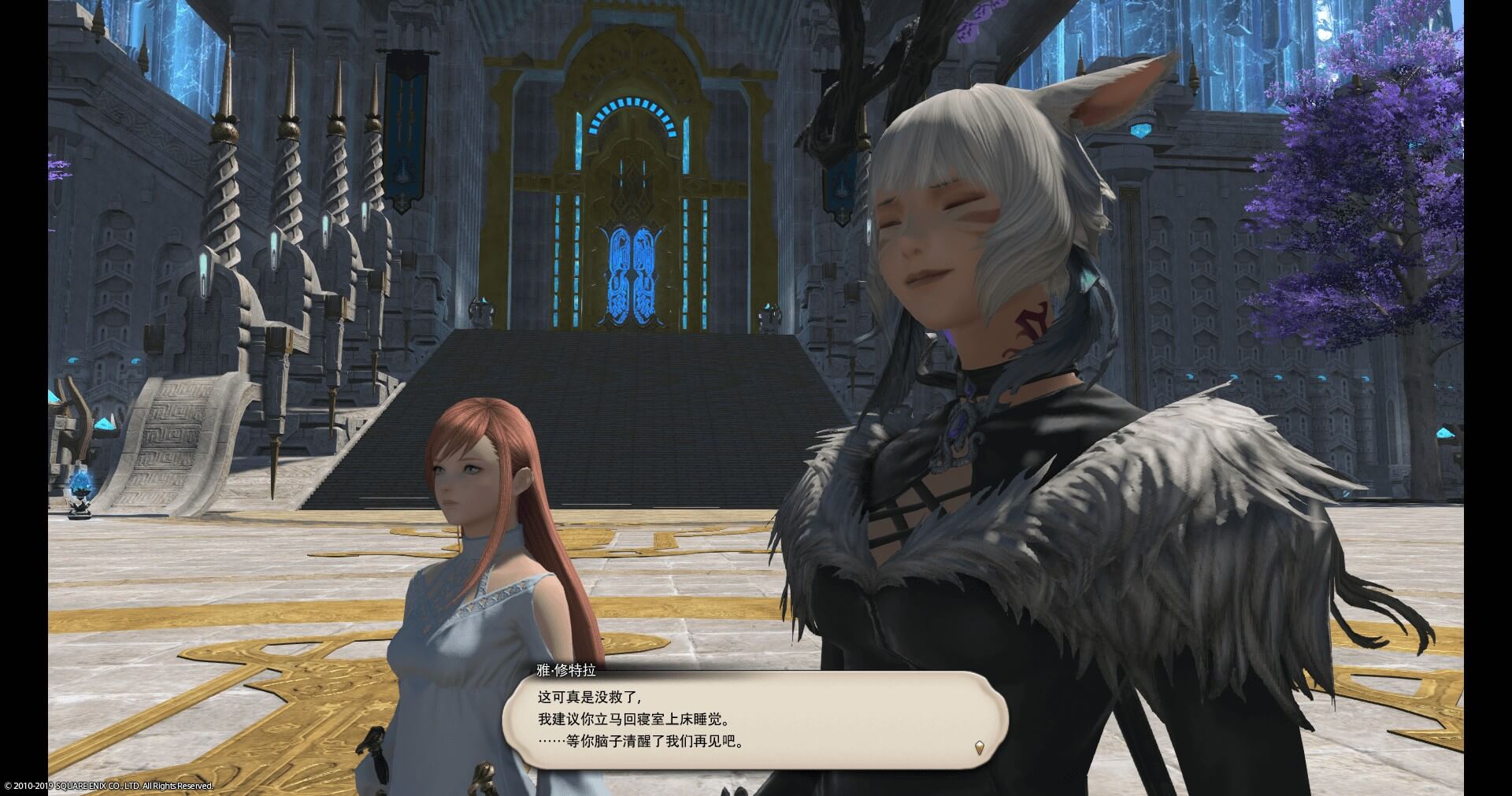Click the dialogue continue arrow indicator
1512x796 pixels.
click(x=980, y=749)
